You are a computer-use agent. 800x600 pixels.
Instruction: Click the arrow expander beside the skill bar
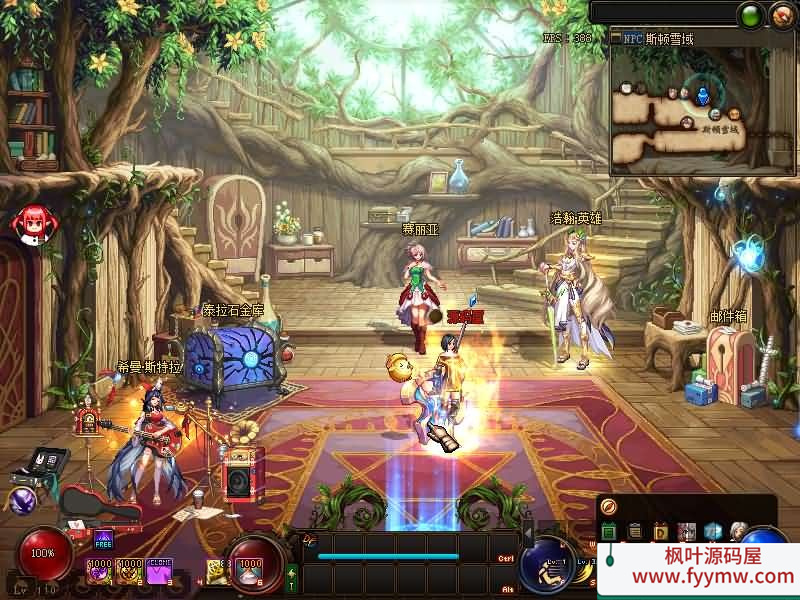point(528,533)
